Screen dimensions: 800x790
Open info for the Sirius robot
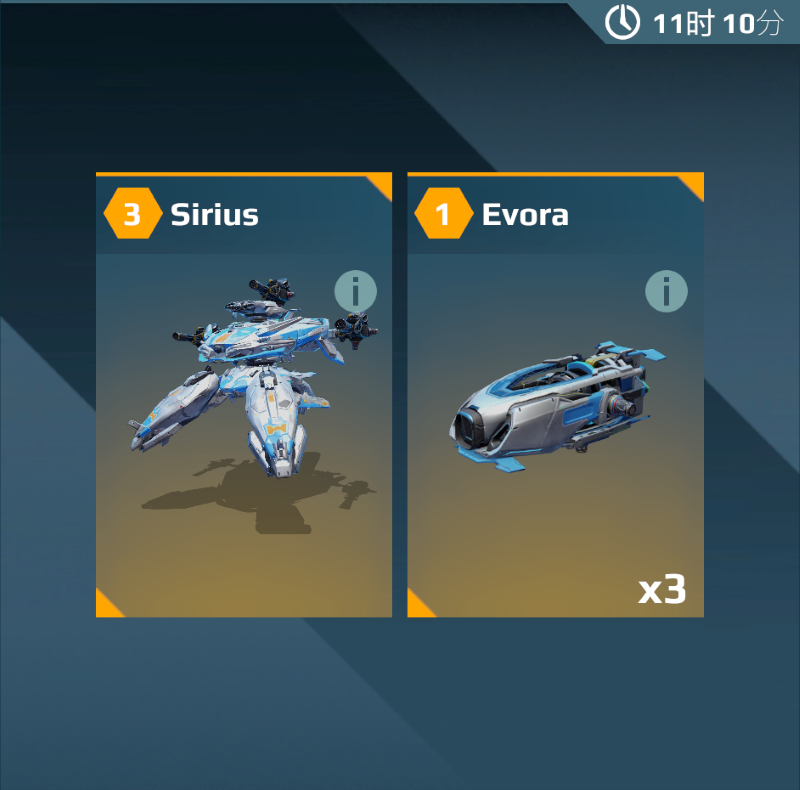(x=355, y=292)
